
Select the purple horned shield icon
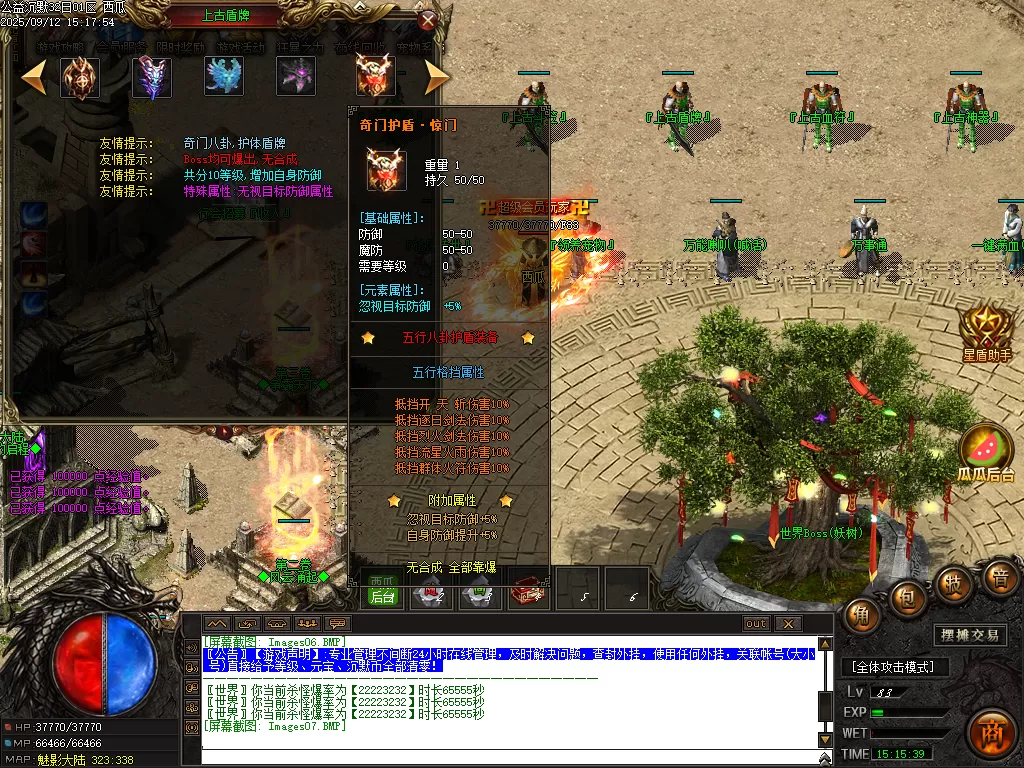[153, 77]
